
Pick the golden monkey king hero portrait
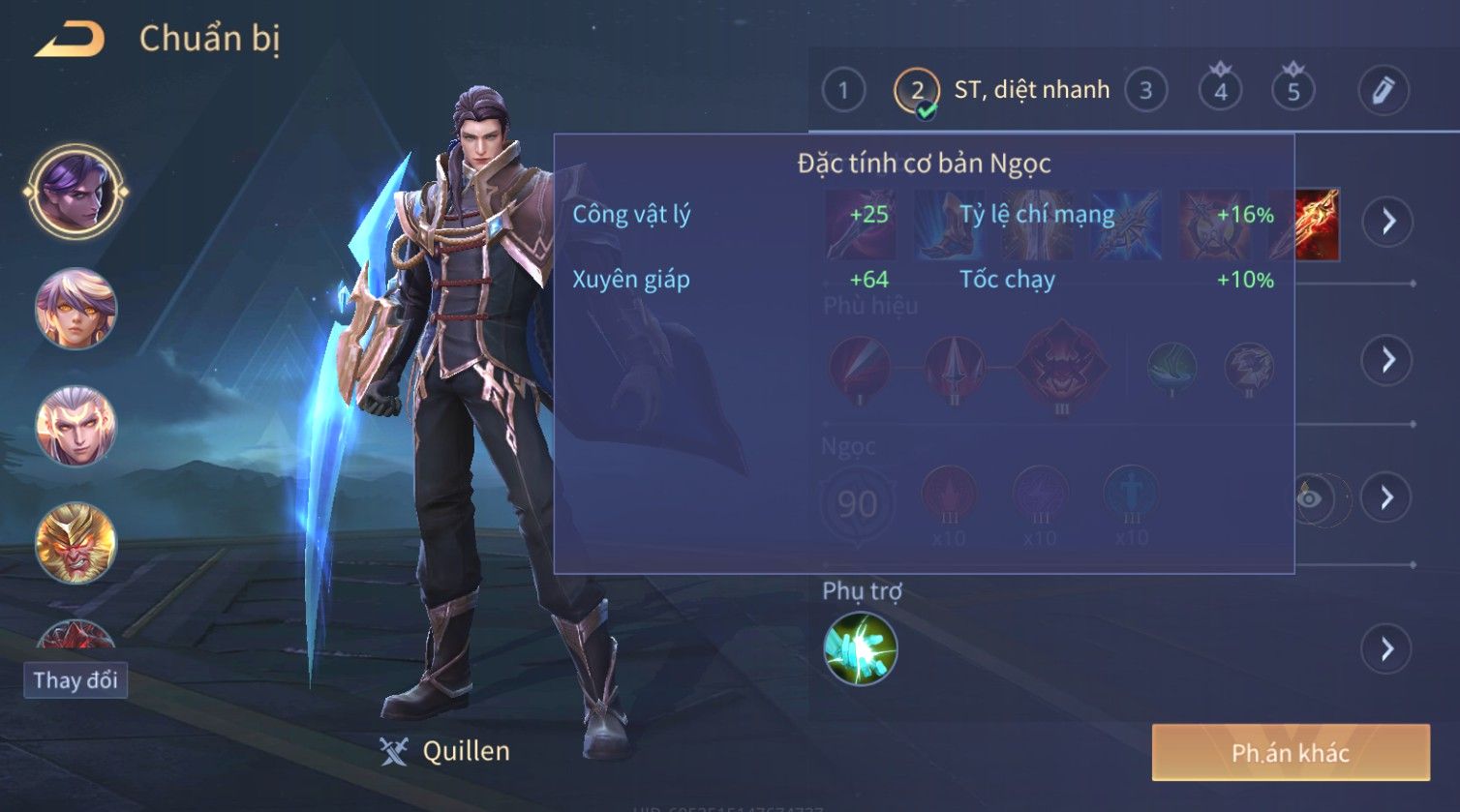point(76,543)
